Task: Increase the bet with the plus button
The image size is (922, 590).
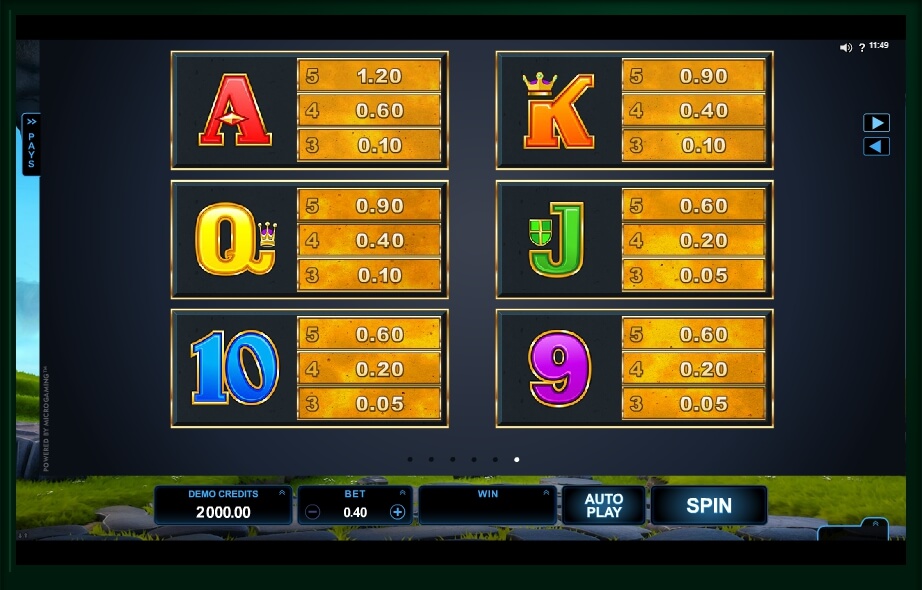Action: click(397, 512)
